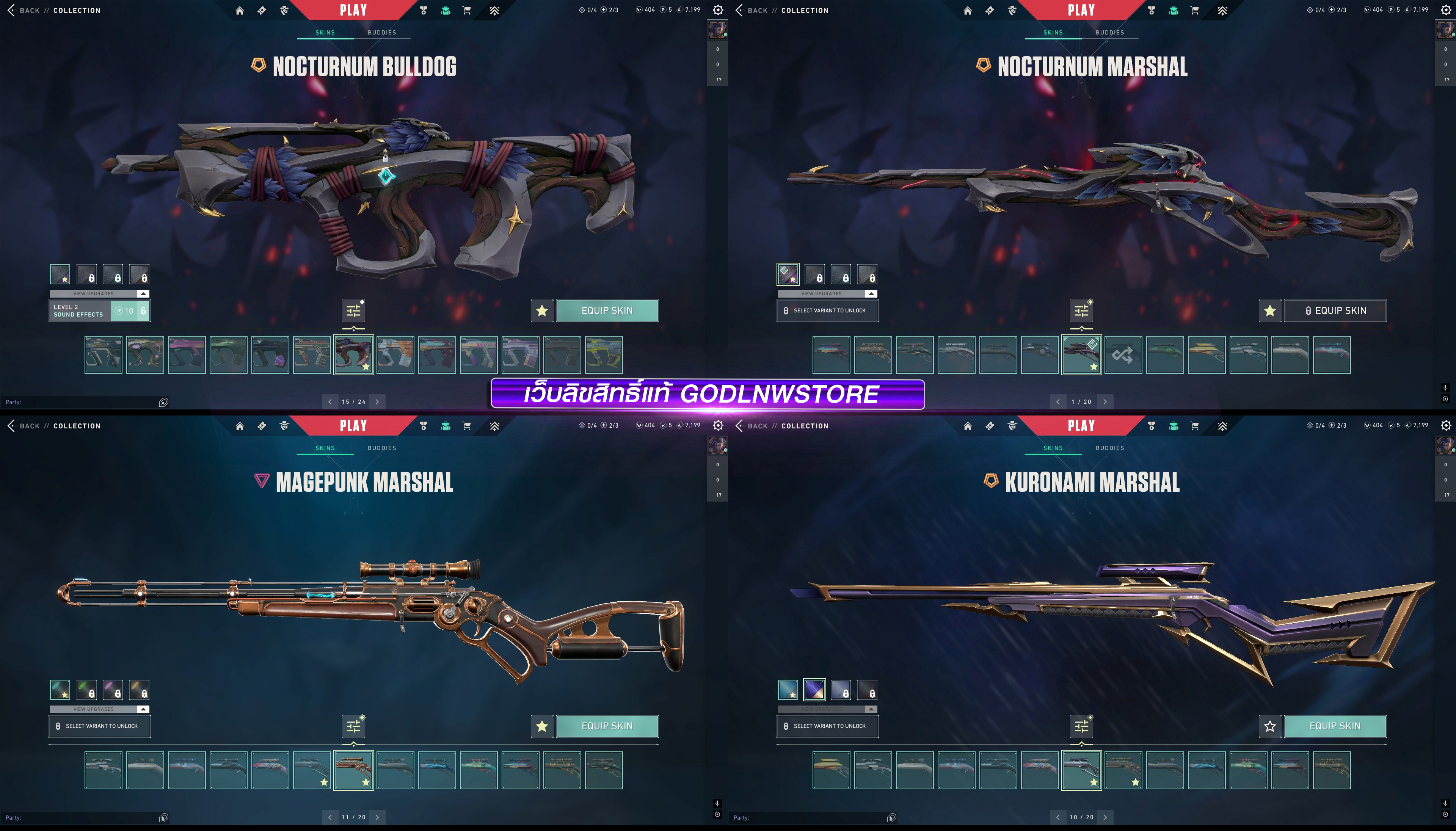Equip the Nocturnum Bulldog skin
The width and height of the screenshot is (1456, 831).
tap(607, 310)
